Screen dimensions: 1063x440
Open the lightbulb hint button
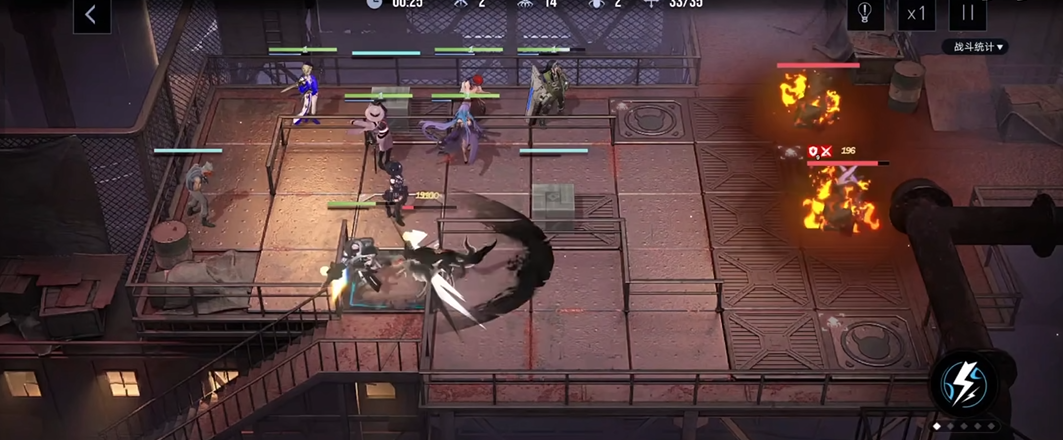(864, 14)
